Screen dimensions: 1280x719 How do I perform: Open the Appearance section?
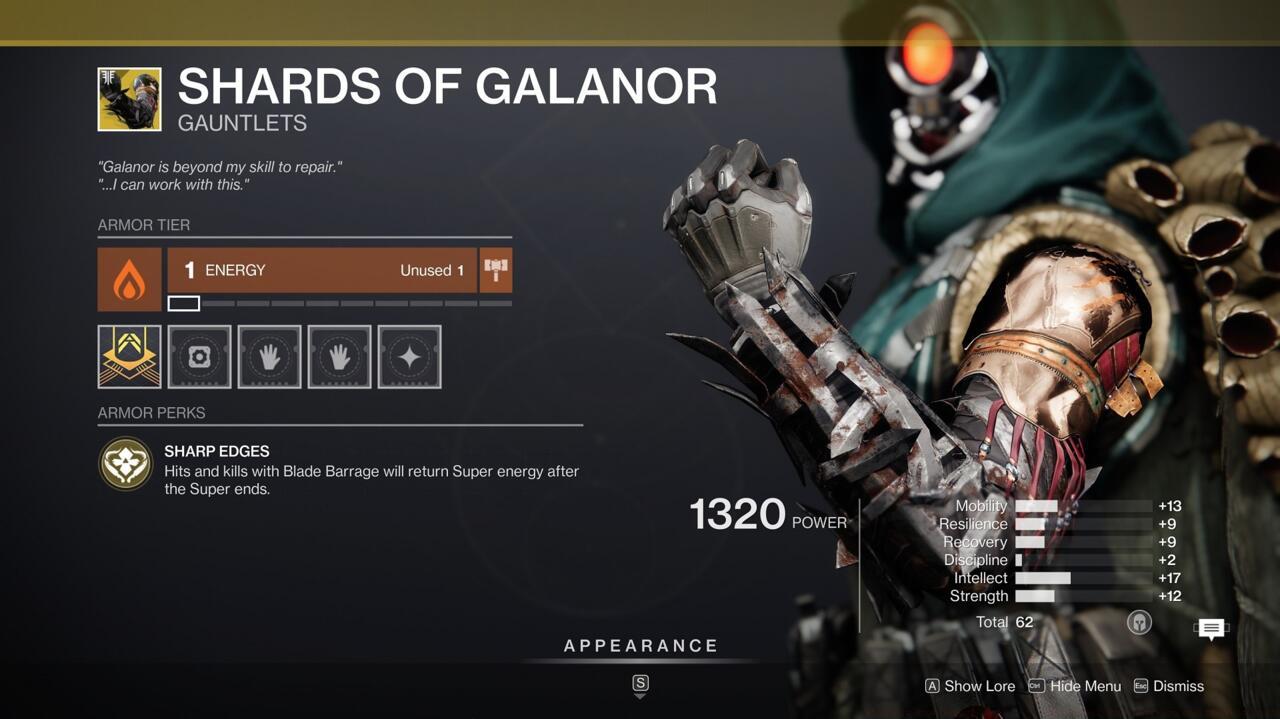coord(640,646)
